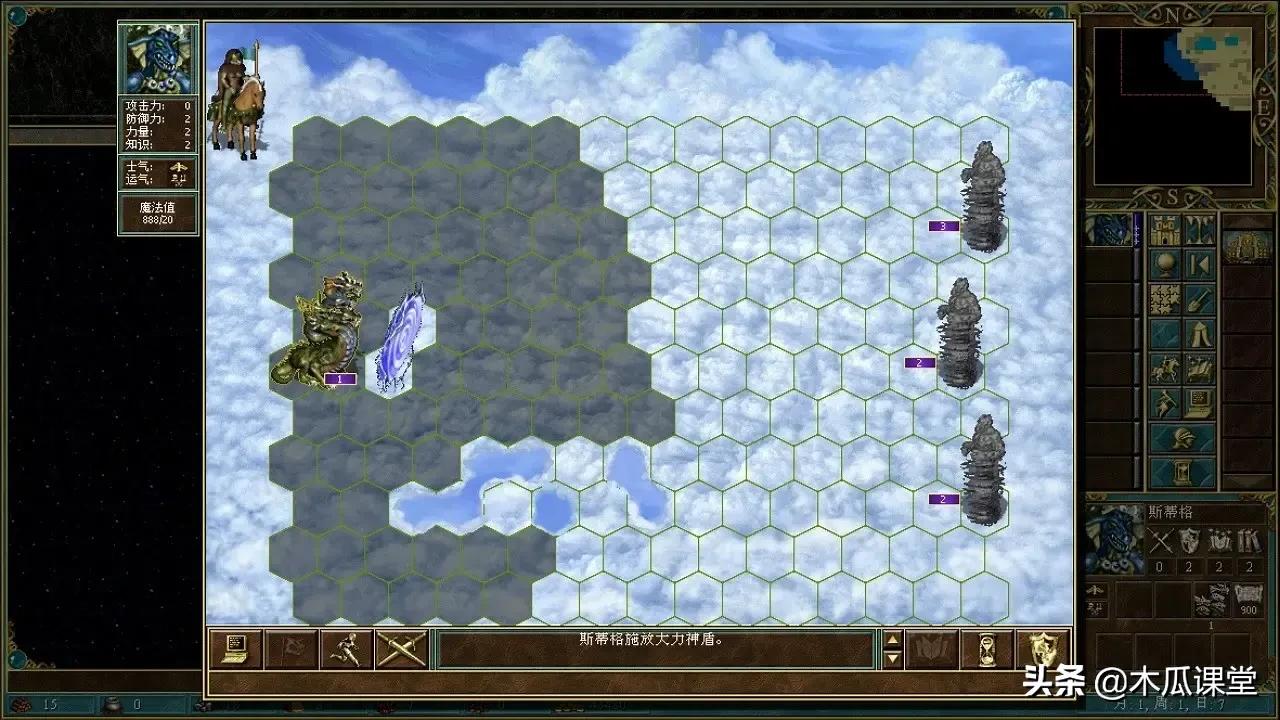Image resolution: width=1280 pixels, height=720 pixels.
Task: Toggle the dig shovel icon on the sidebar
Action: [1196, 300]
